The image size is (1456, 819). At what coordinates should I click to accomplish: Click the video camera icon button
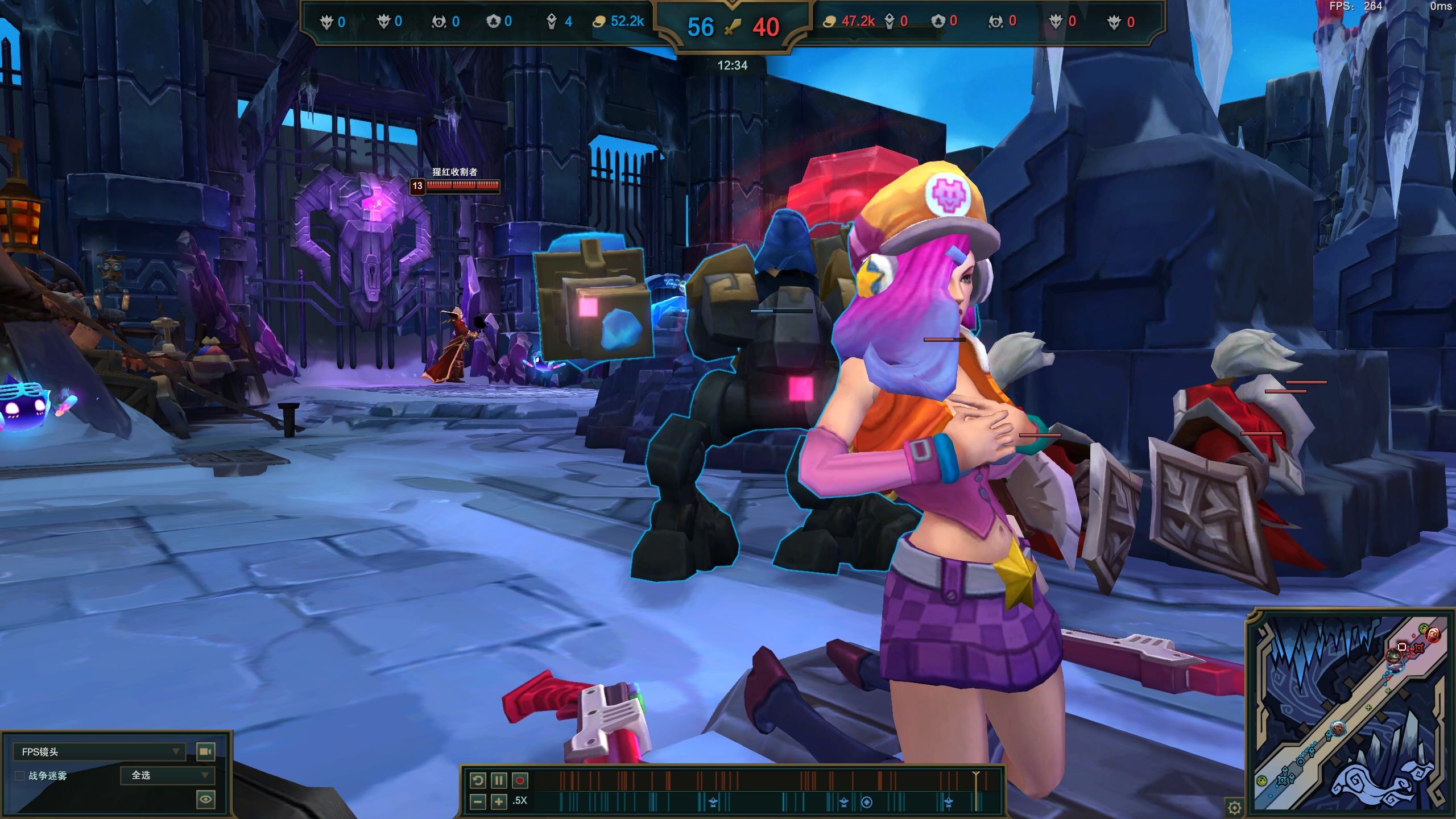(205, 752)
